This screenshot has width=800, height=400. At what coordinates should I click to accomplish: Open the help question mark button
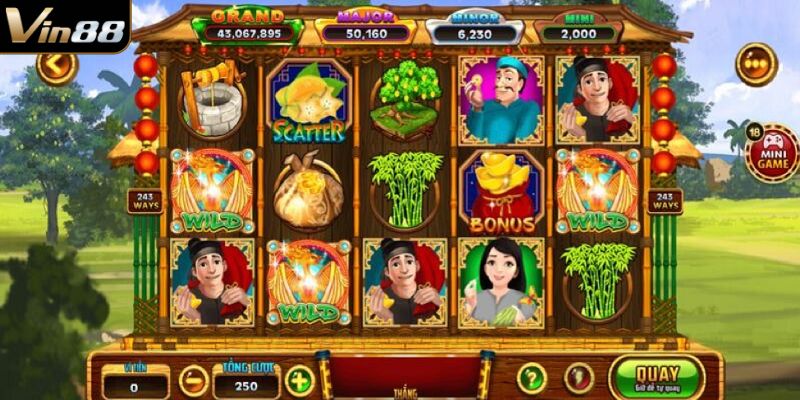point(532,378)
